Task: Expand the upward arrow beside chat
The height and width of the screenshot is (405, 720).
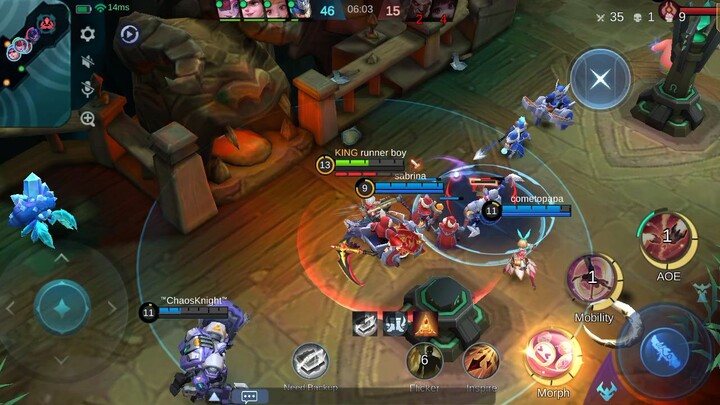Action: click(213, 396)
